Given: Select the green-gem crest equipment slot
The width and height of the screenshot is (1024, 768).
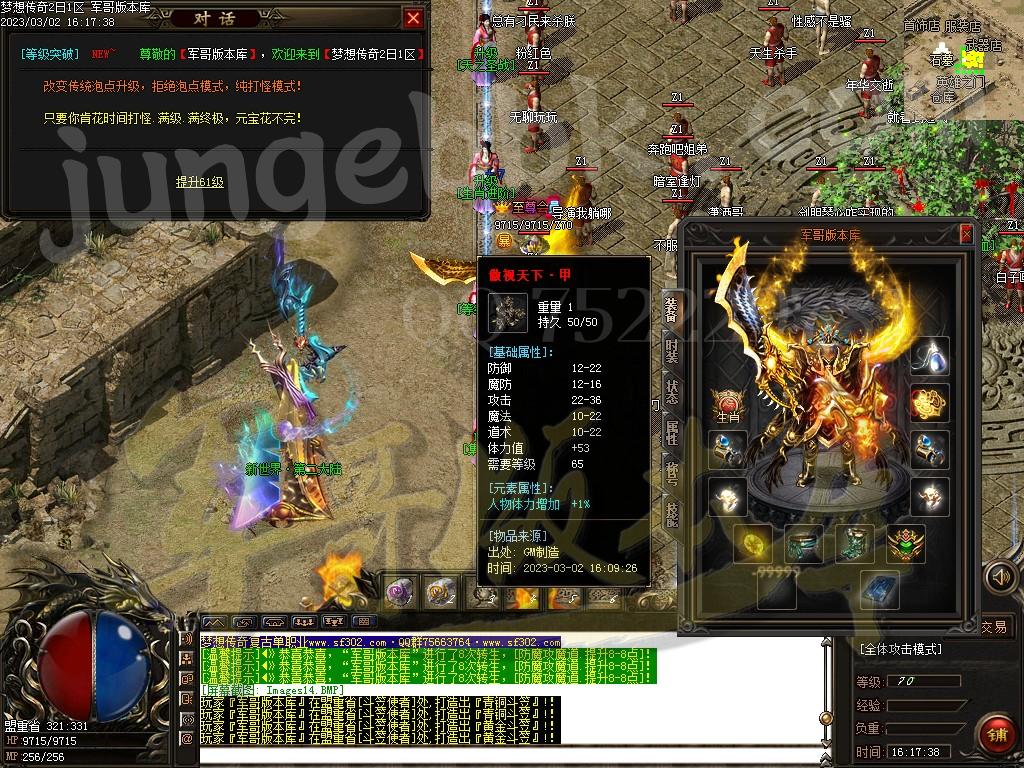Looking at the screenshot, I should pyautogui.click(x=906, y=544).
